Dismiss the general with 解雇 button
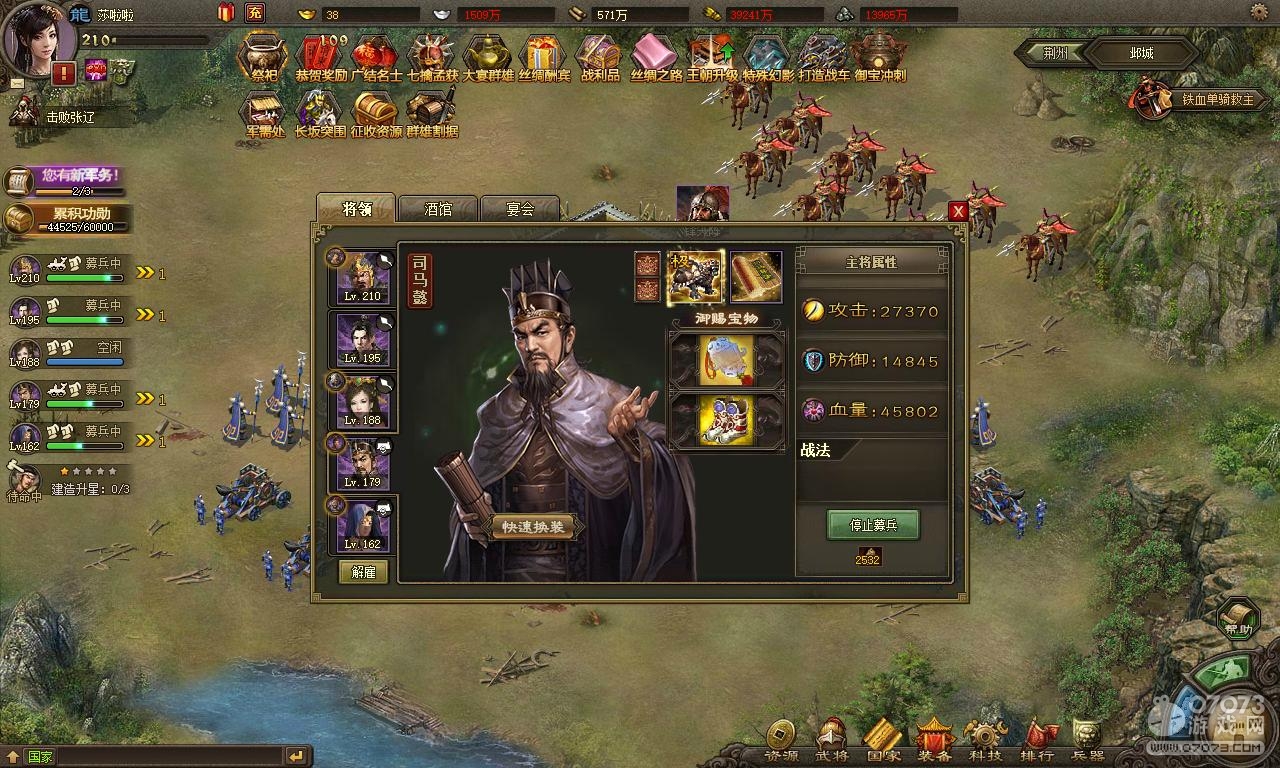1280x768 pixels. pyautogui.click(x=363, y=571)
